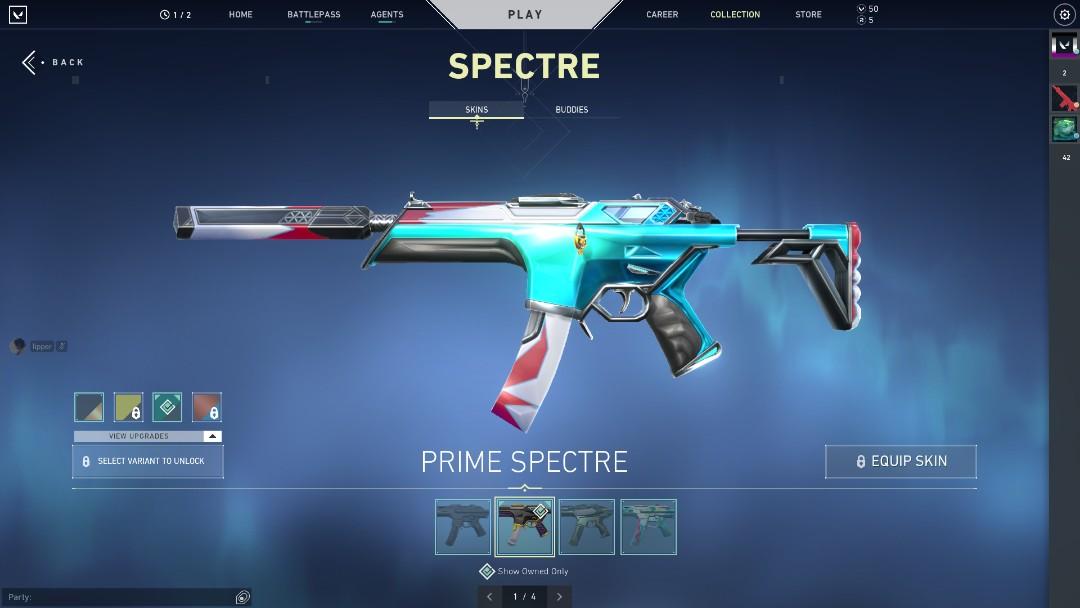Click the Party chat input field
1080x608 pixels.
120,597
